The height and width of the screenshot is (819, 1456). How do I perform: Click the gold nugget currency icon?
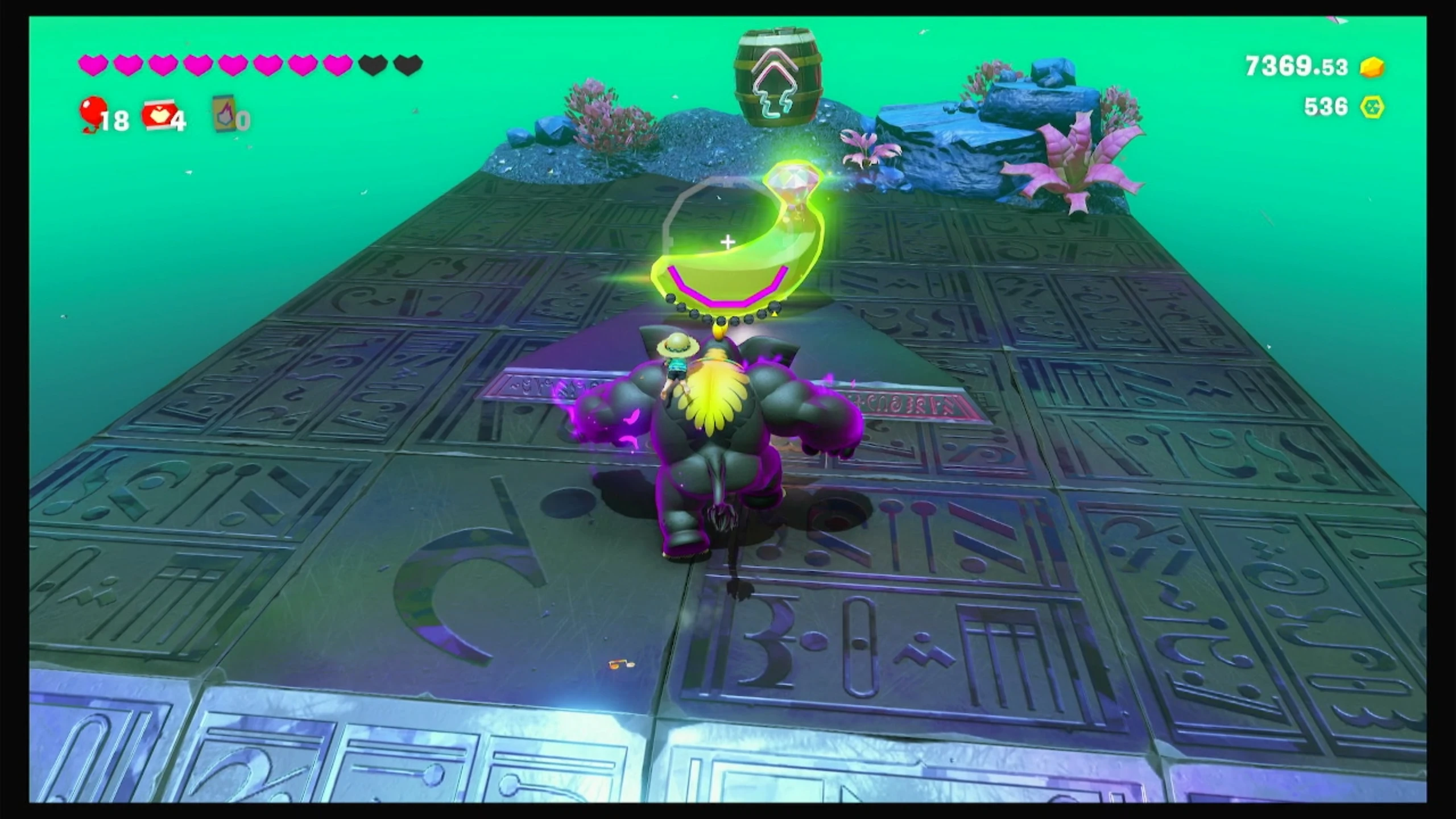click(x=1372, y=67)
